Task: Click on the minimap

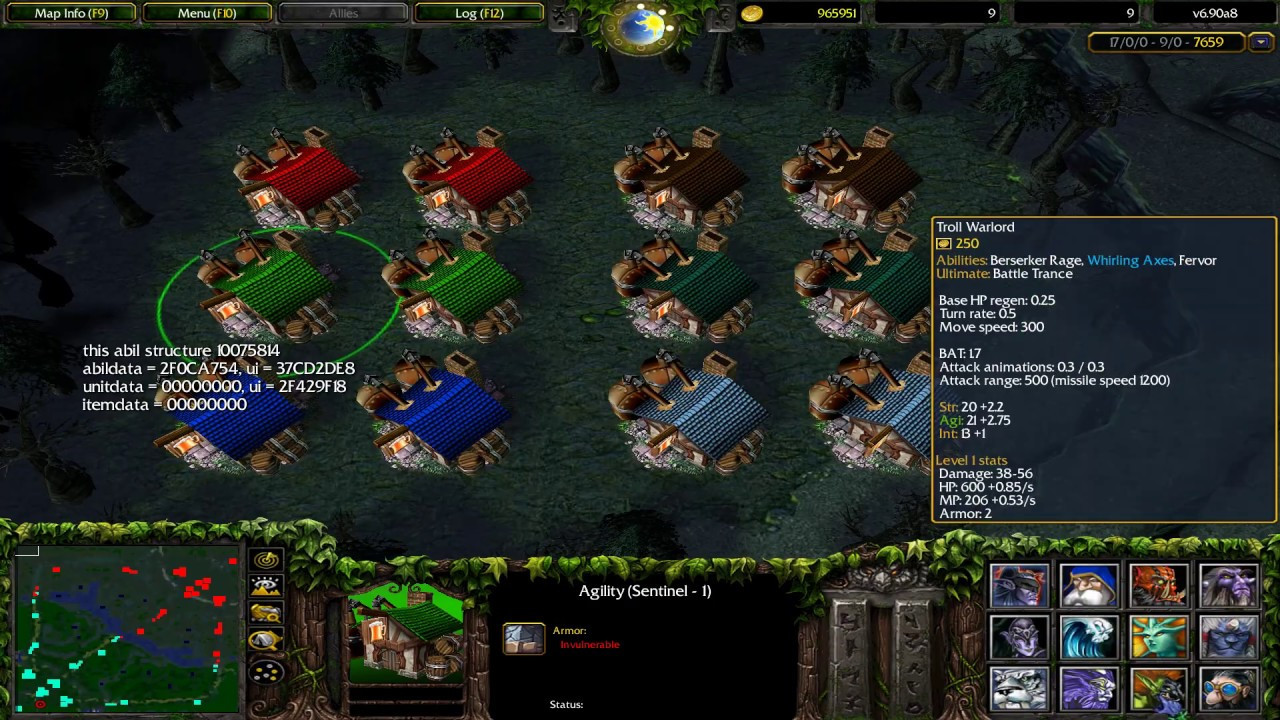Action: (x=126, y=629)
